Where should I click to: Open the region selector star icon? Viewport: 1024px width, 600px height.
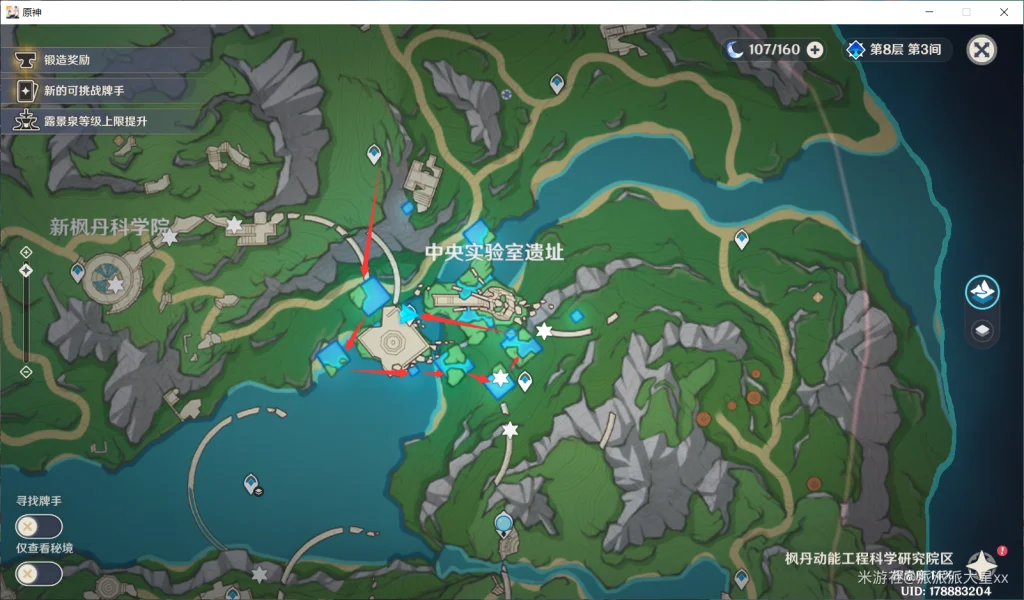click(x=980, y=564)
